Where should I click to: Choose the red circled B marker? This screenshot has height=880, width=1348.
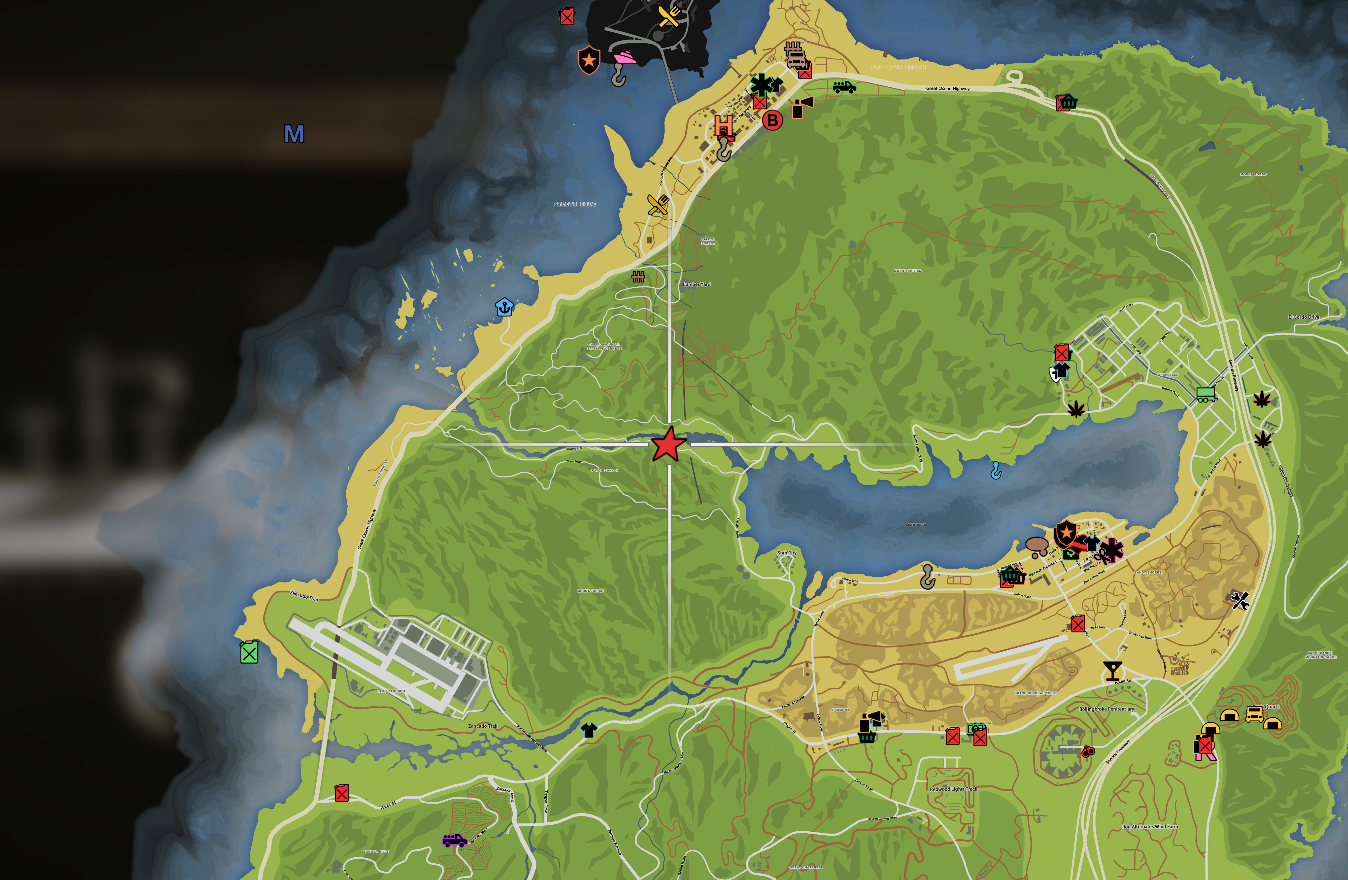click(772, 120)
